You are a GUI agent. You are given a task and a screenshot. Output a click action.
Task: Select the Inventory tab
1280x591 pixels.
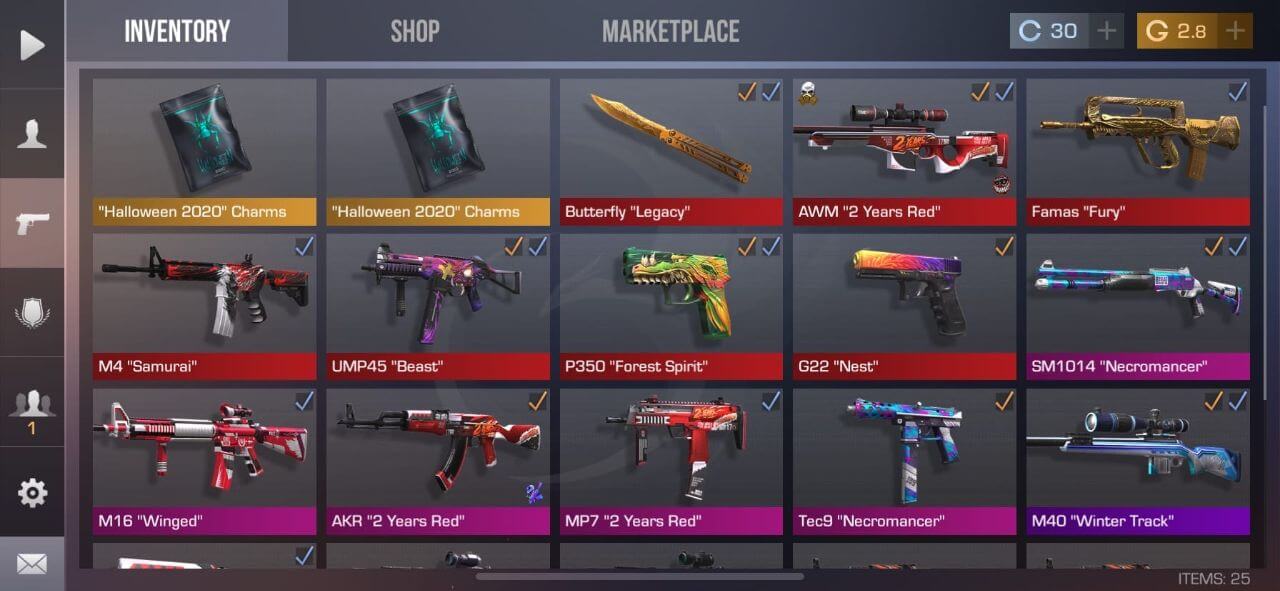pyautogui.click(x=177, y=31)
